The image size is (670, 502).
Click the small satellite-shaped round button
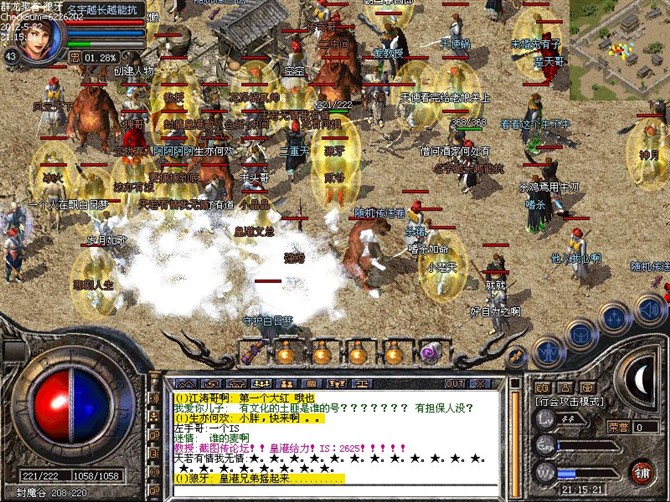click(517, 359)
